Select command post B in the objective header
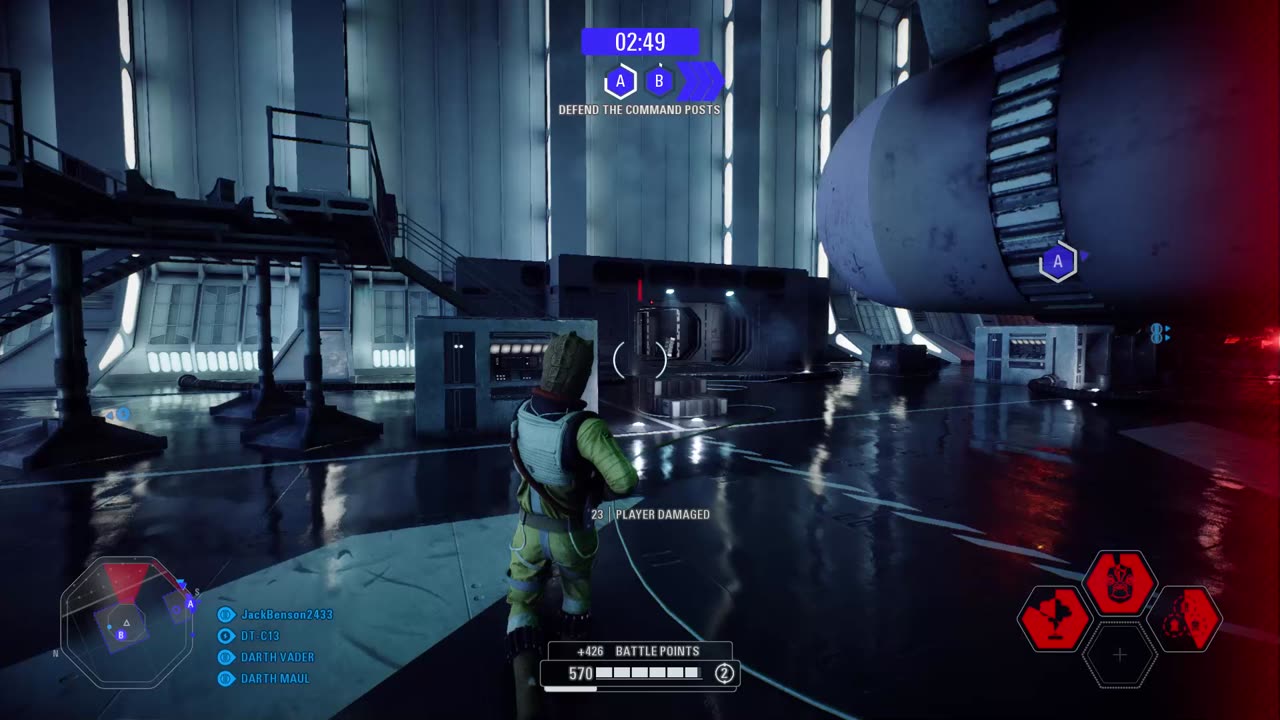 pyautogui.click(x=659, y=81)
